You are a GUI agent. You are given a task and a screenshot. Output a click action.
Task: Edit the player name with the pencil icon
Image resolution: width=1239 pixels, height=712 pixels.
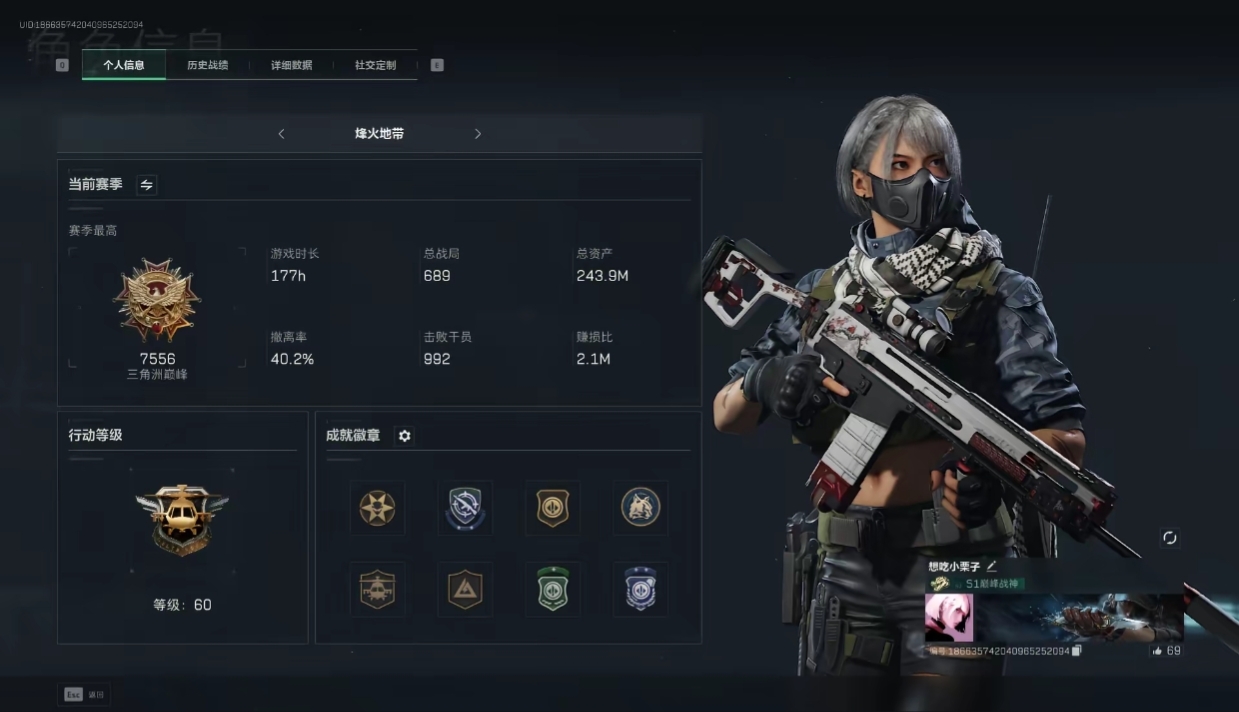pyautogui.click(x=992, y=567)
